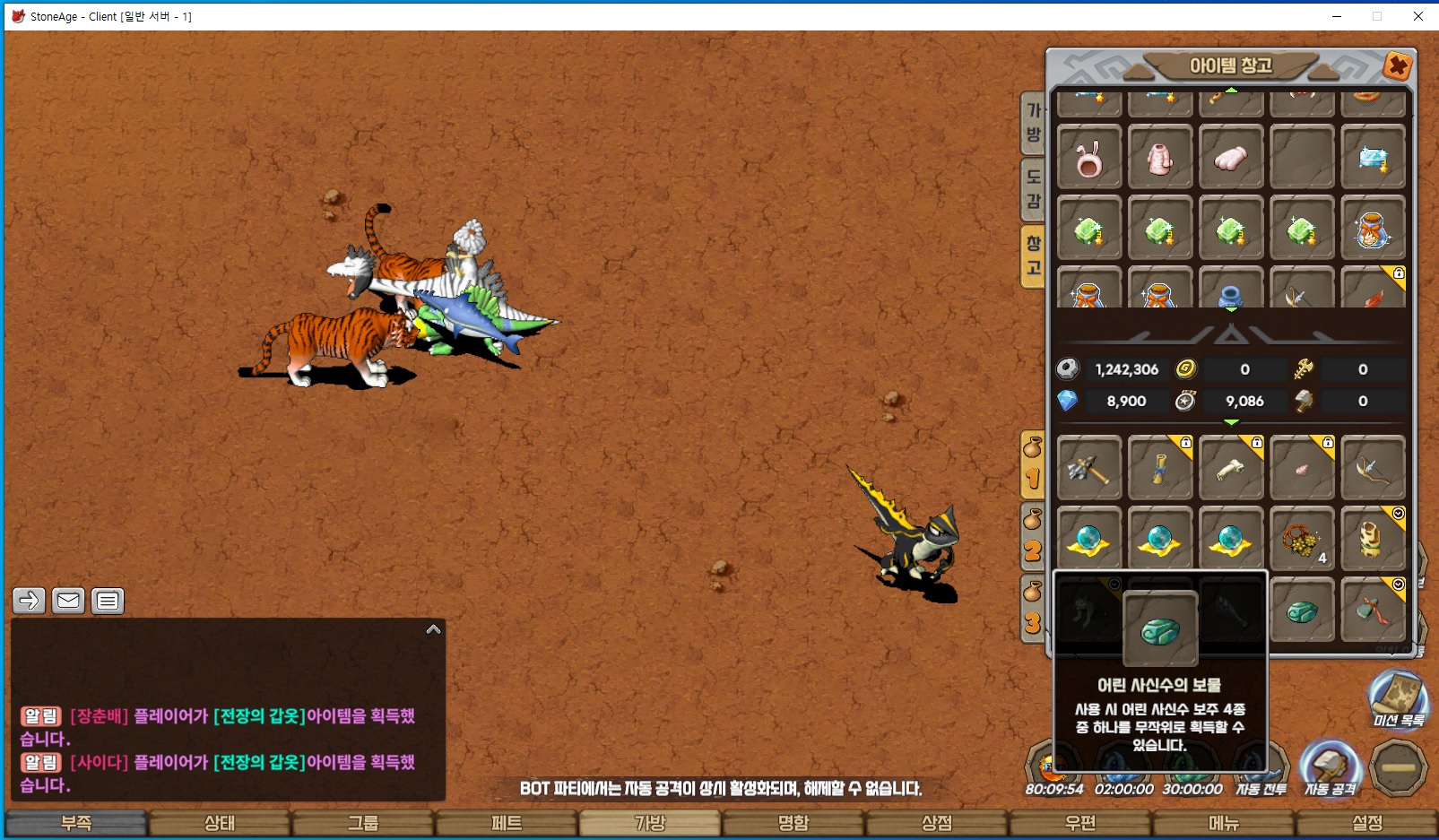Open the 메뉴 main menu
The image size is (1439, 840).
[x=1224, y=823]
